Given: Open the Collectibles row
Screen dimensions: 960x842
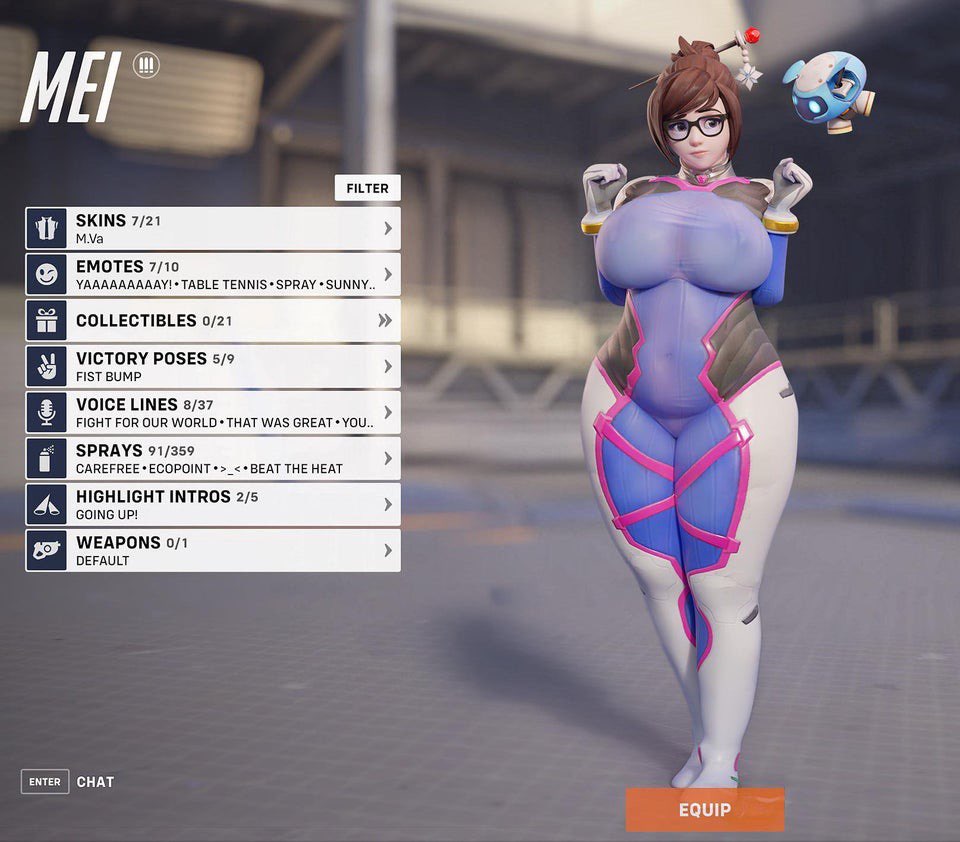Looking at the screenshot, I should point(213,320).
